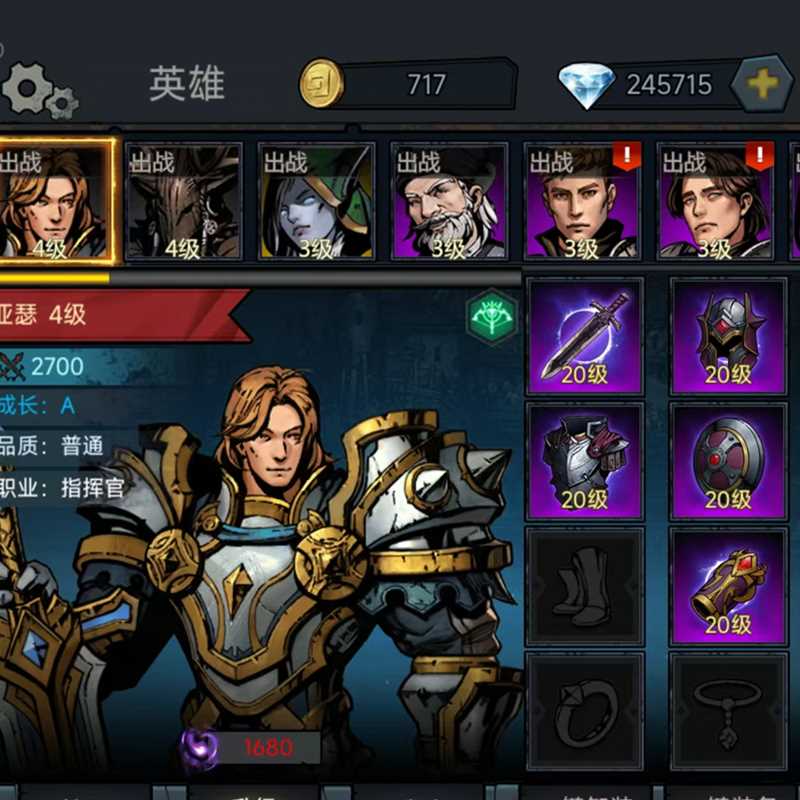Image resolution: width=800 pixels, height=800 pixels.
Task: Open the empty necklace equipment slot
Action: click(728, 710)
